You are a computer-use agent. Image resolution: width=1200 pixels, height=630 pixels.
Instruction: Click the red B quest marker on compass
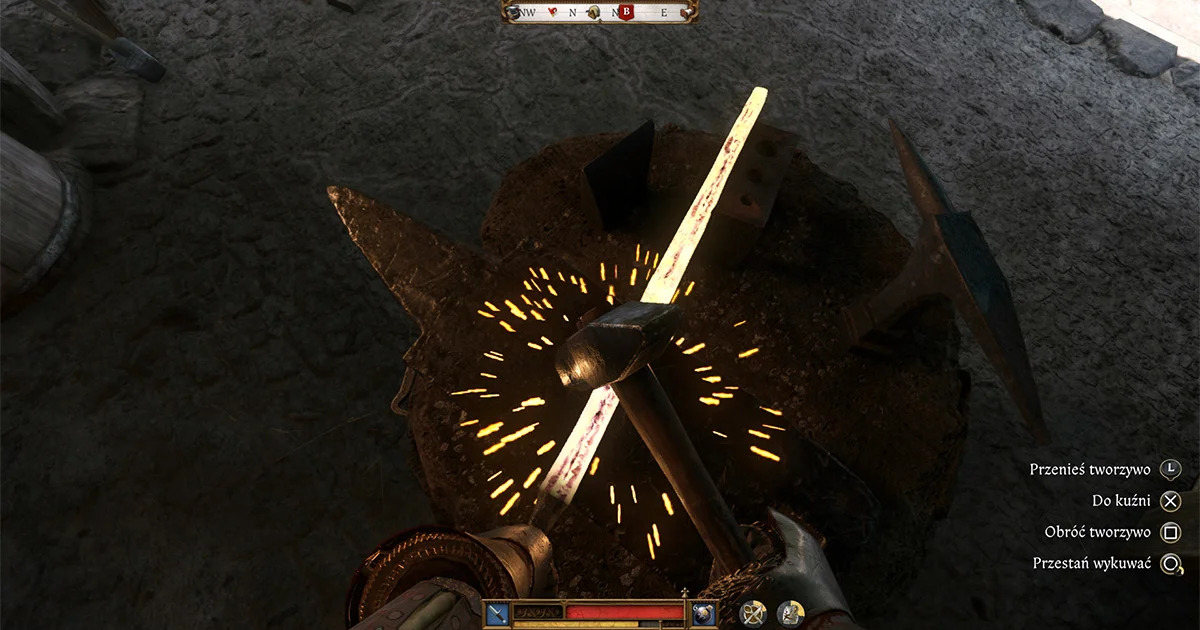pos(627,12)
